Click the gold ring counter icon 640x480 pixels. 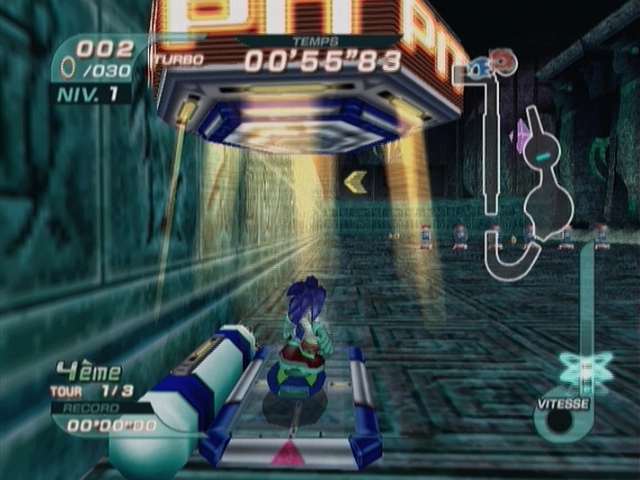click(x=68, y=69)
